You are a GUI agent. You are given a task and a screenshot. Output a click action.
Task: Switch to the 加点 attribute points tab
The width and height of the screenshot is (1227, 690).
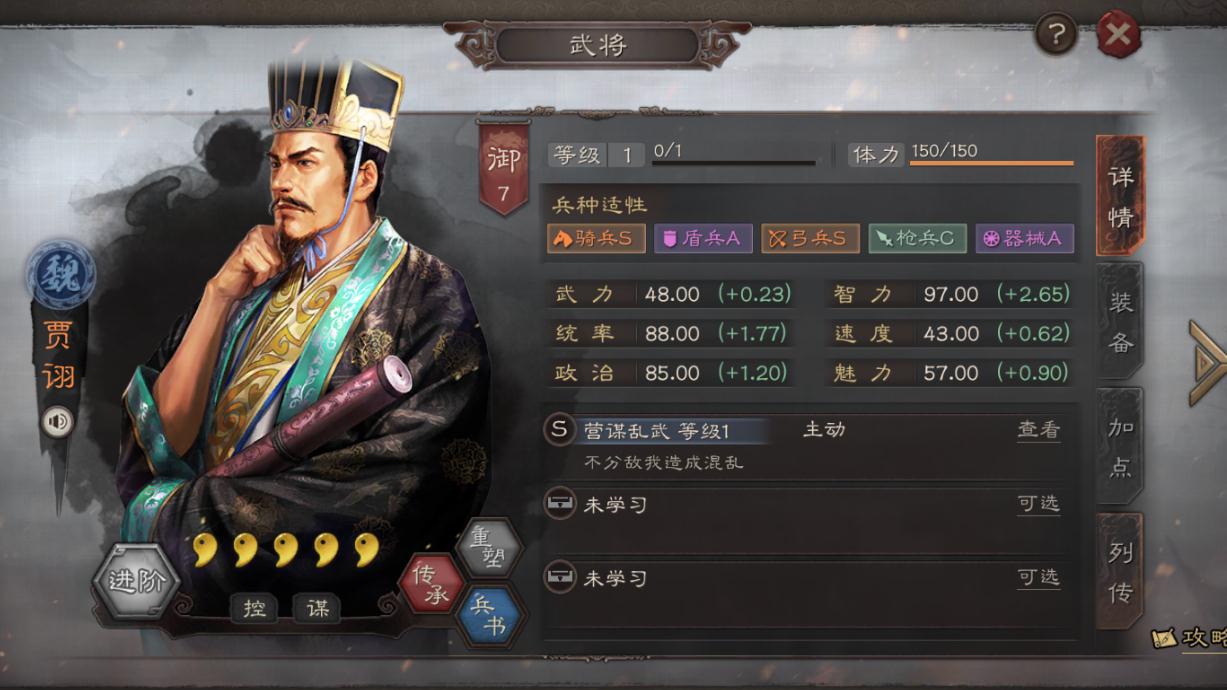[1120, 447]
